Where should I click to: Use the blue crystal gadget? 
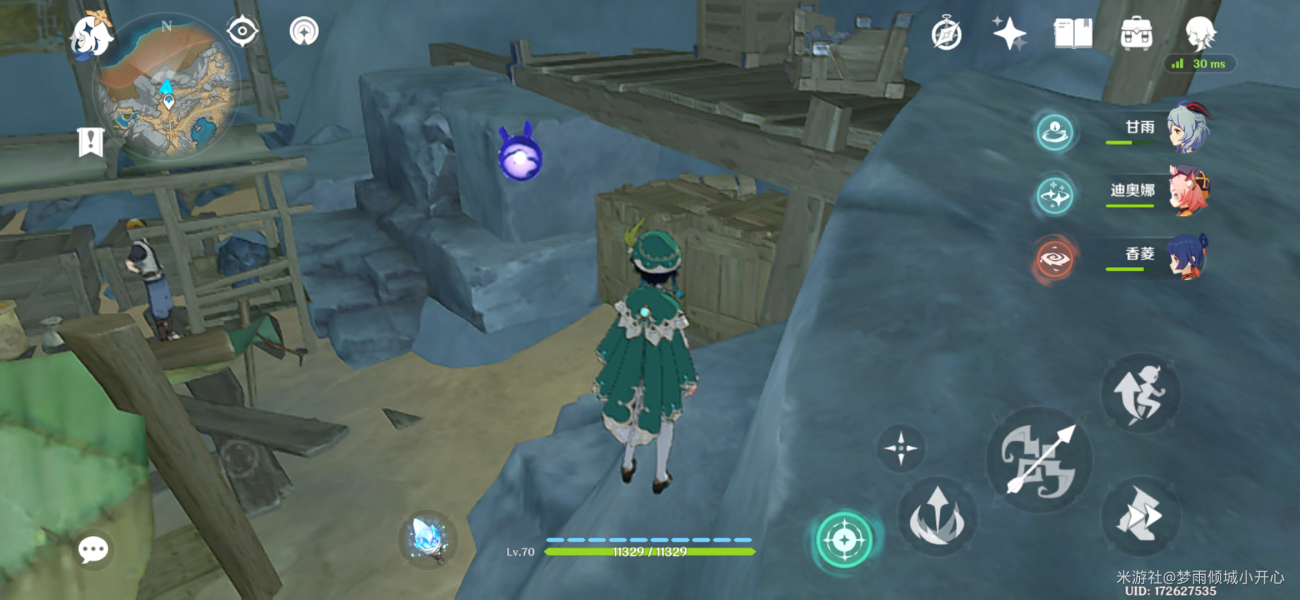[429, 540]
